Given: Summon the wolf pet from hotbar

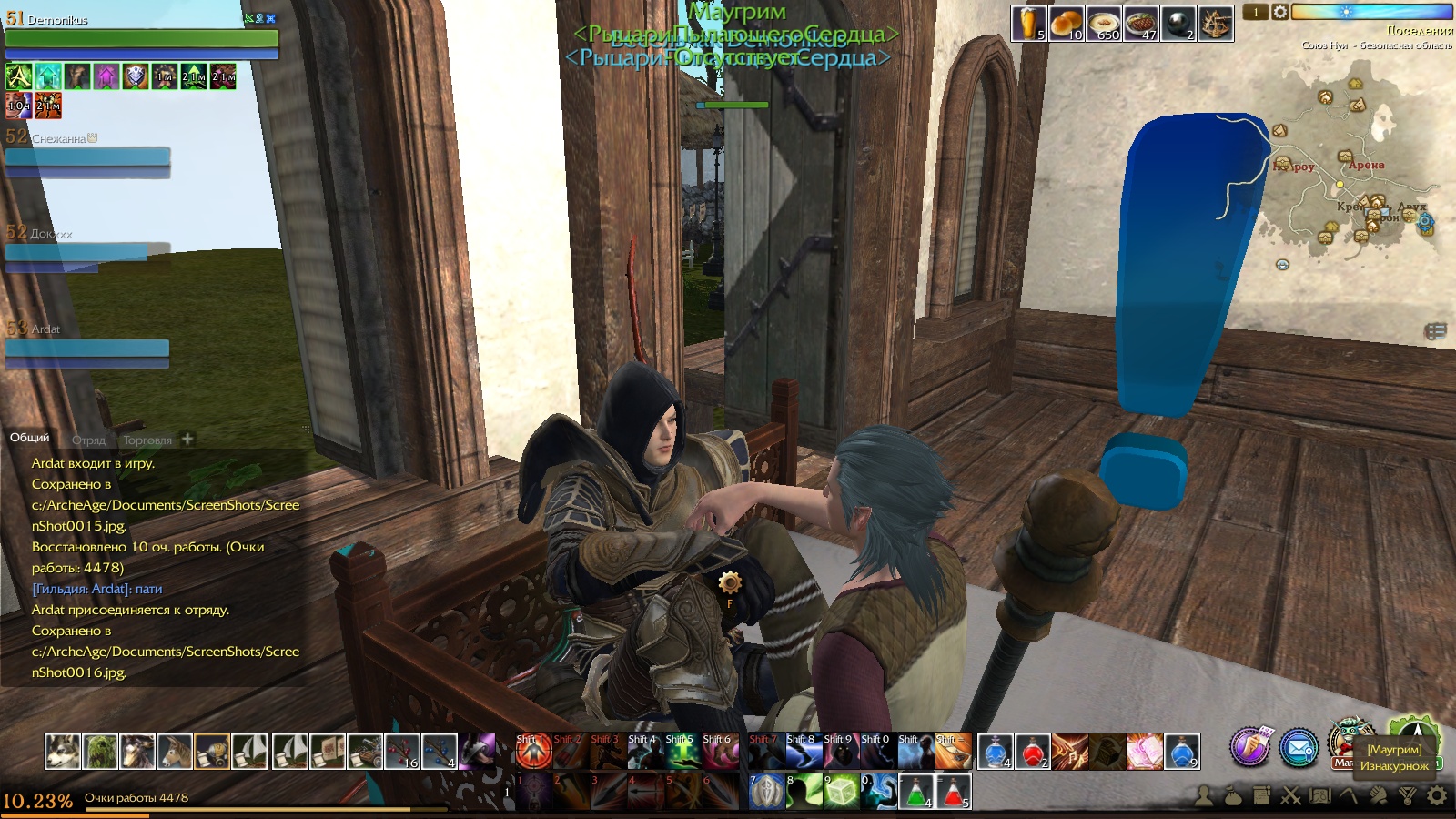Looking at the screenshot, I should [63, 752].
